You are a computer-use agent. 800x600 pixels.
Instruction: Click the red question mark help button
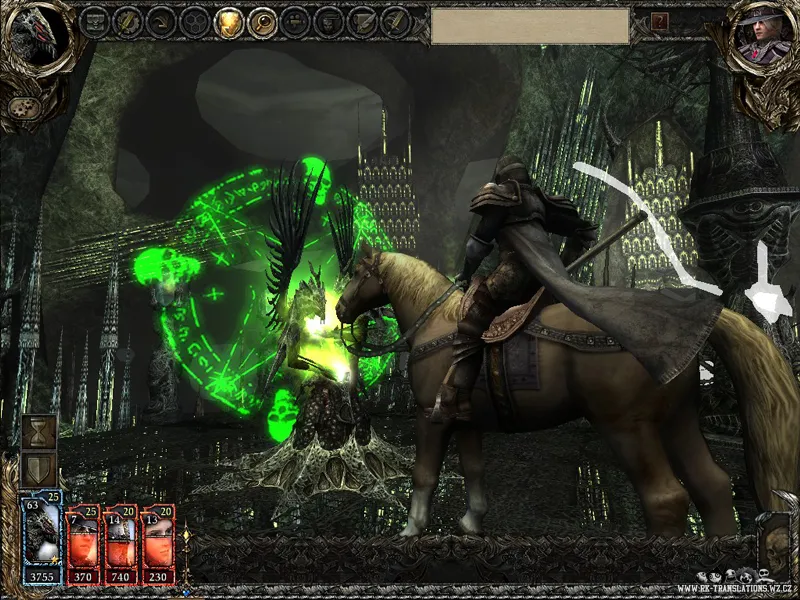tap(659, 21)
